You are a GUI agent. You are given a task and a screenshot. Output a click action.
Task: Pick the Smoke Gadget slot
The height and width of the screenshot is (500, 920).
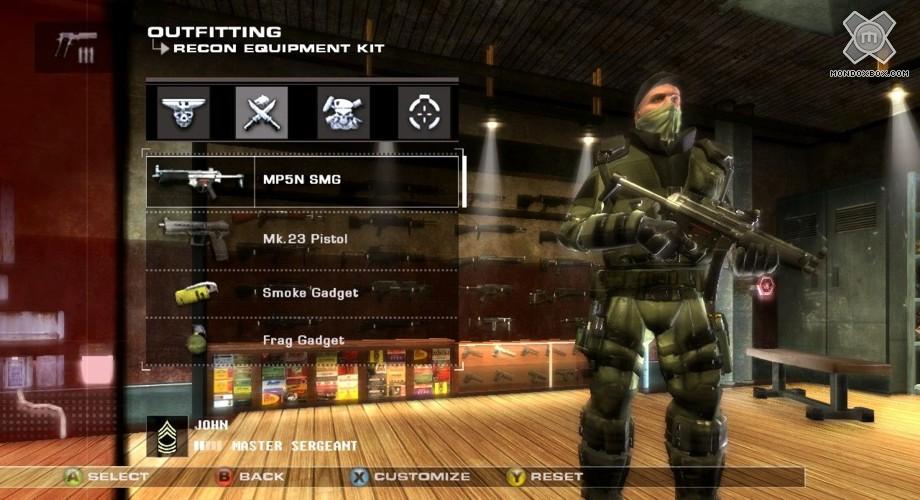coord(303,293)
